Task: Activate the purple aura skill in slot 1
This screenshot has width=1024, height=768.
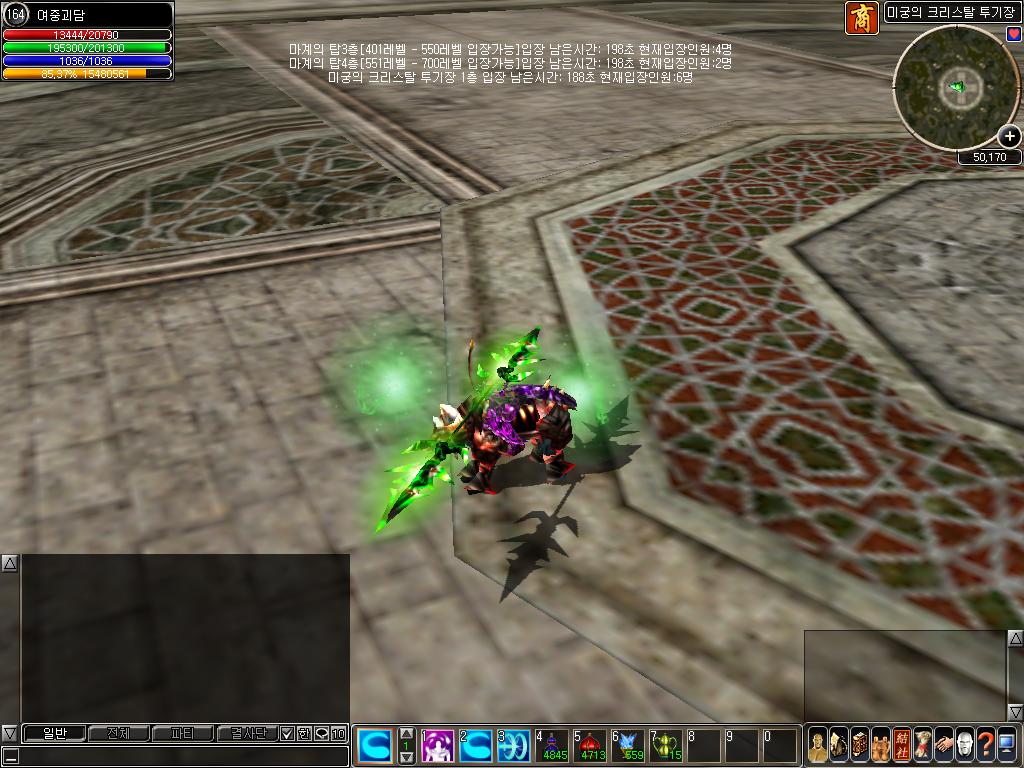Action: click(x=438, y=746)
